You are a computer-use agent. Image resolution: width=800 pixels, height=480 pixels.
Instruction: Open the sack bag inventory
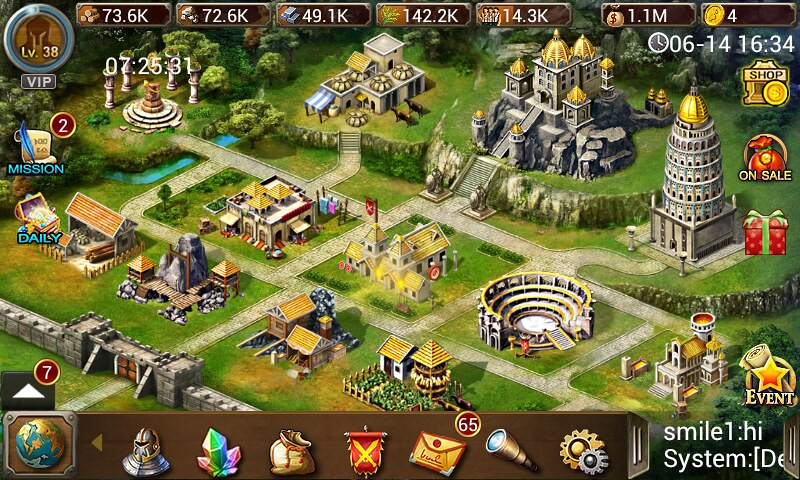pos(291,451)
